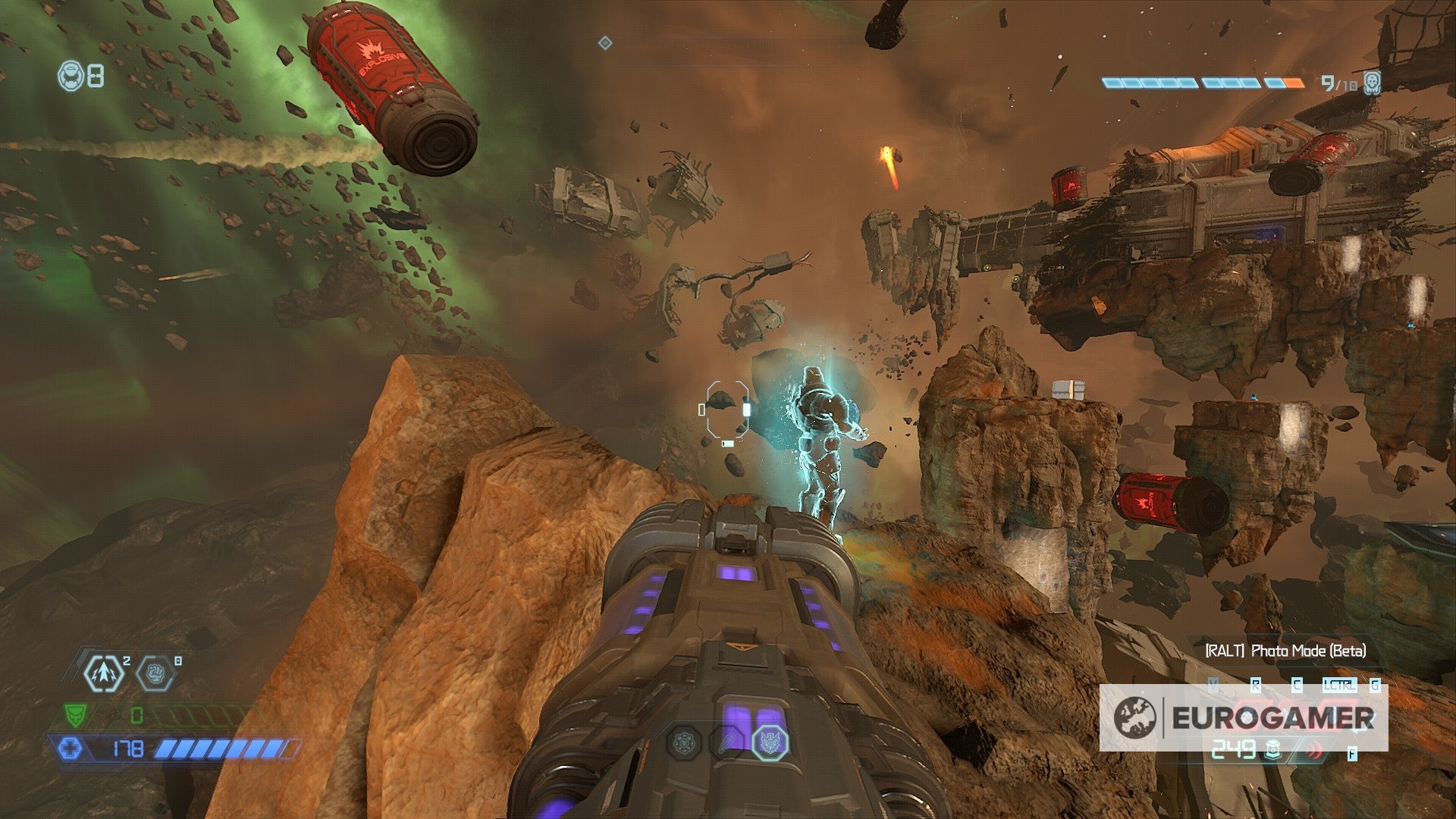Click the F key indicator
1456x819 pixels.
(1351, 754)
